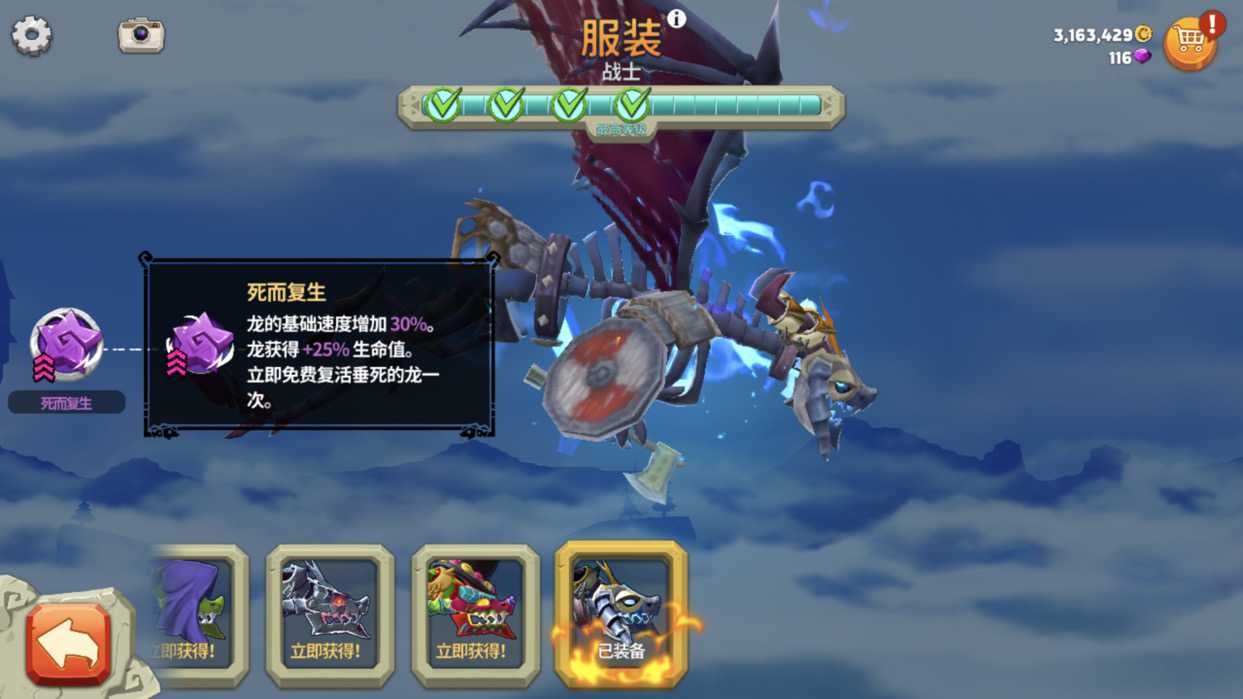Open the shop cart
1243x699 pixels.
(1190, 42)
